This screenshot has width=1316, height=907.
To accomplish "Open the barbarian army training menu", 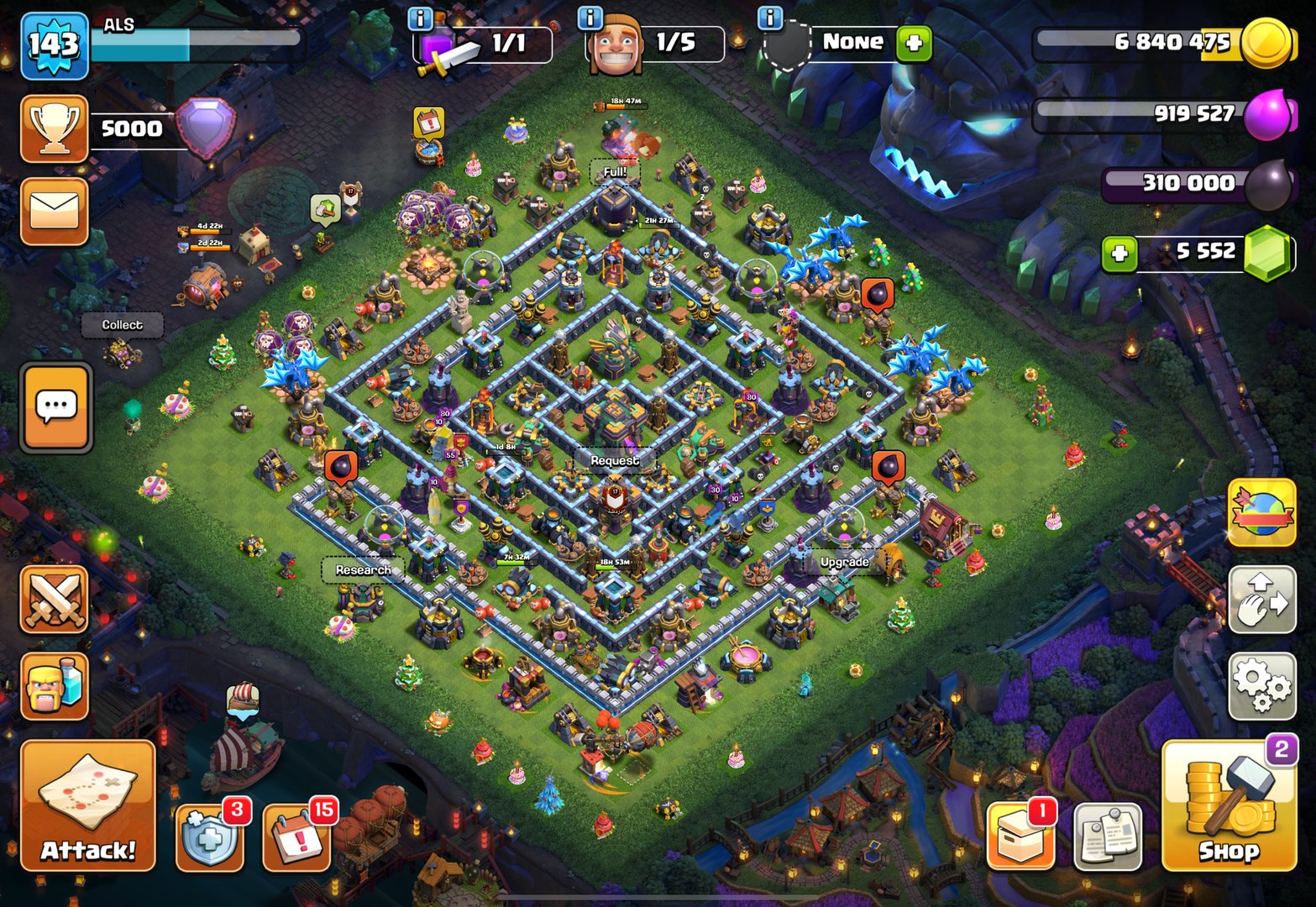I will click(55, 686).
